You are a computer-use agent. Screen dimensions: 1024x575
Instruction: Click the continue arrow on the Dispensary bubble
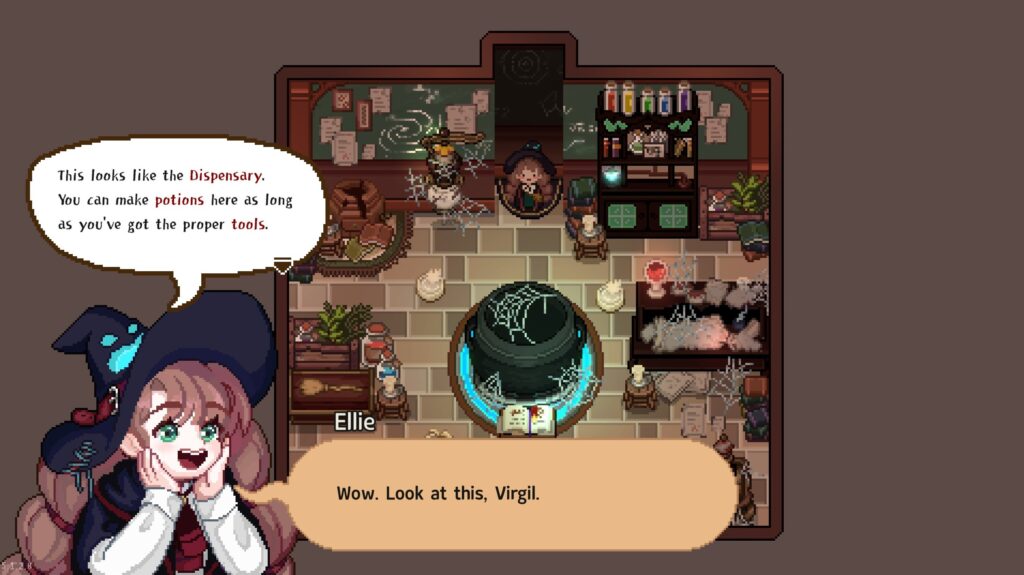tap(283, 266)
